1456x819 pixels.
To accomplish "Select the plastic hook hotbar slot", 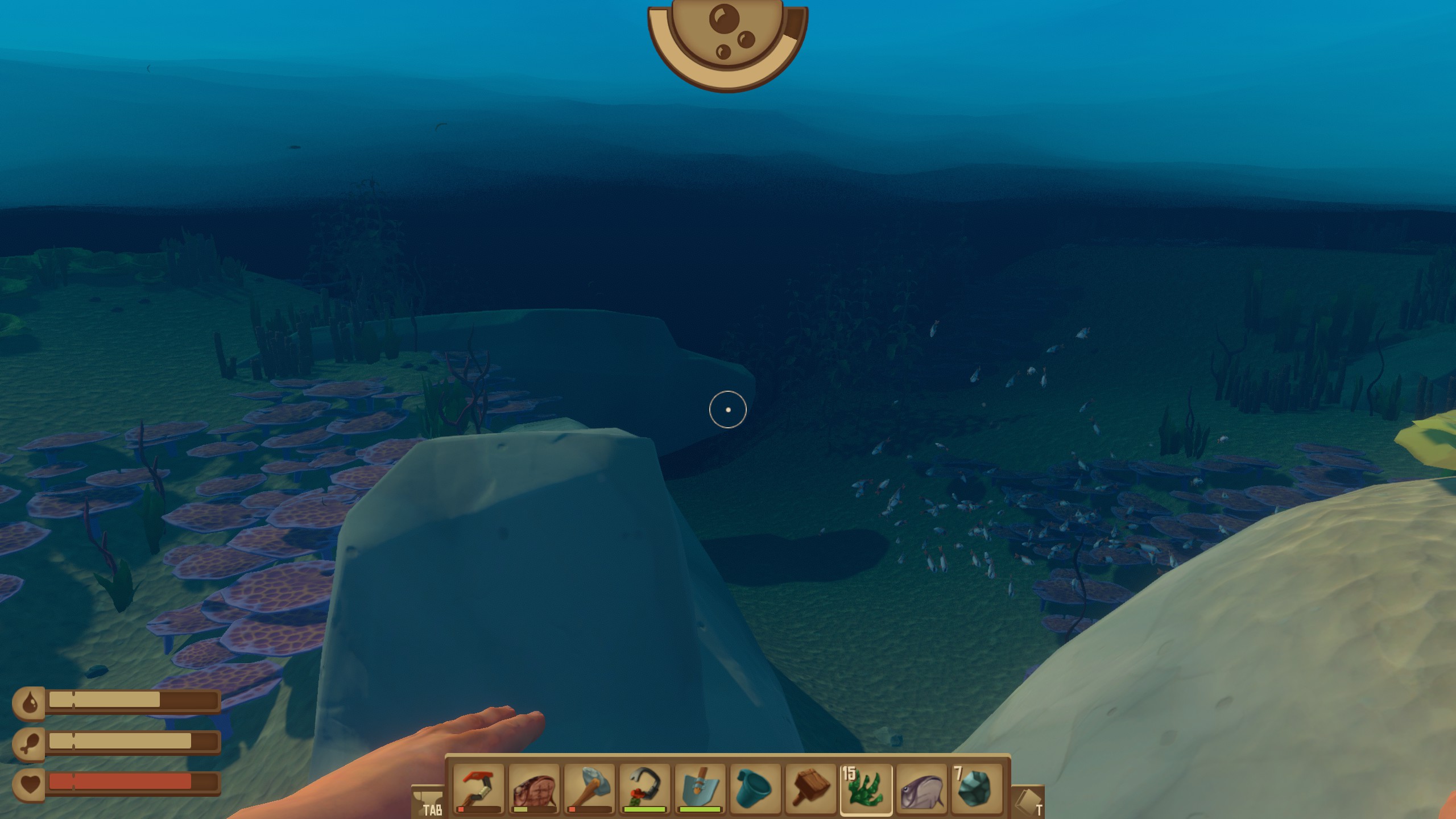I will click(x=478, y=789).
